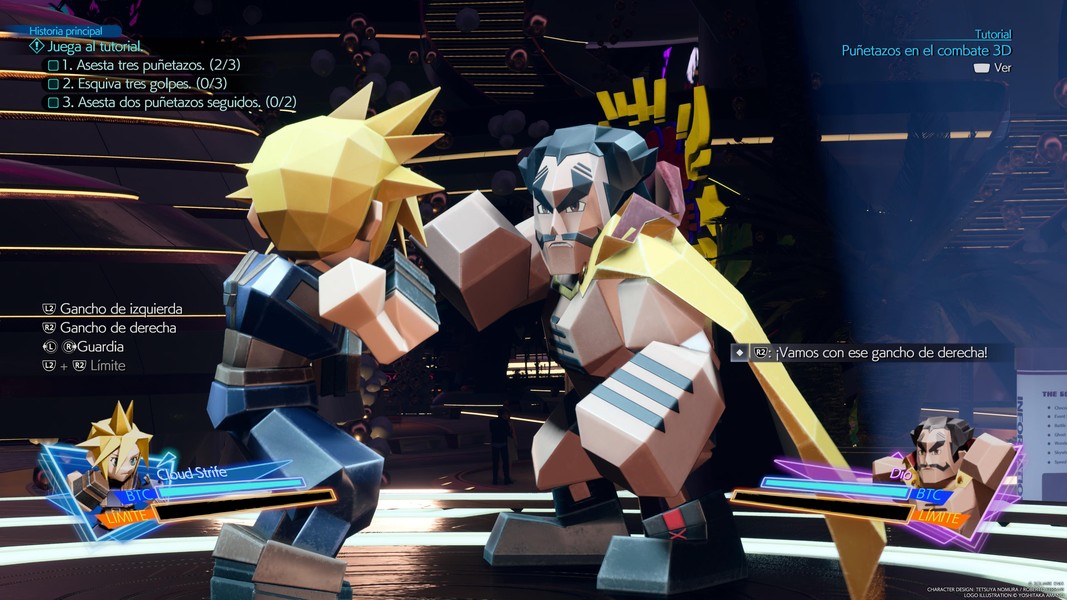
Task: Select the "Guardia" command entry
Action: 102,347
